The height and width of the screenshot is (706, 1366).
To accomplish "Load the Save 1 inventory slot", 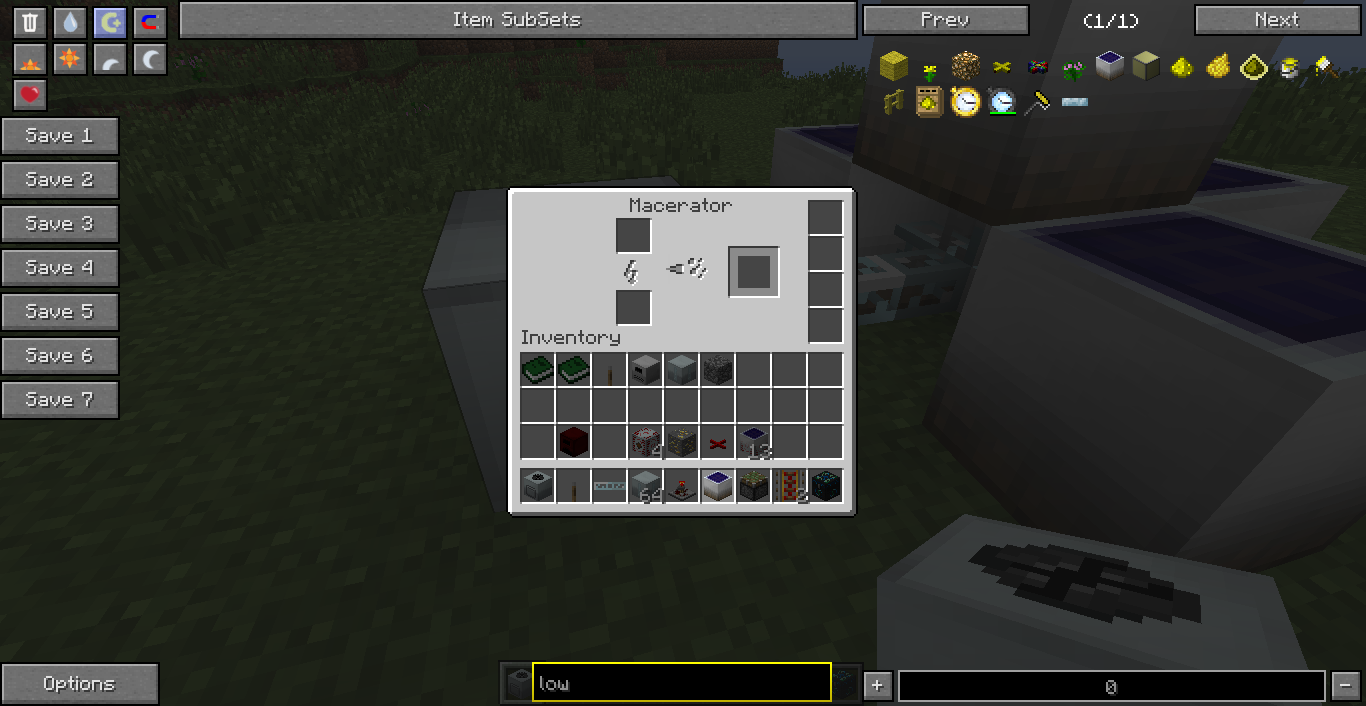I will [60, 136].
